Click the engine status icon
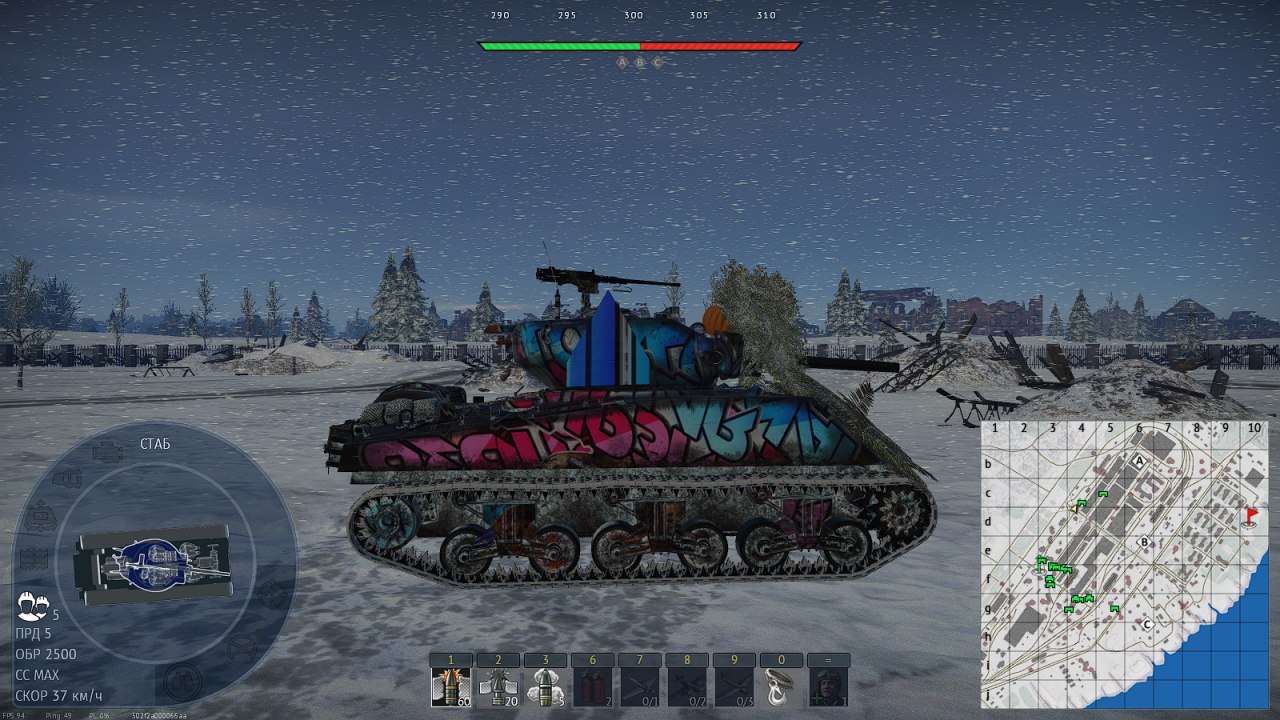 pos(107,453)
